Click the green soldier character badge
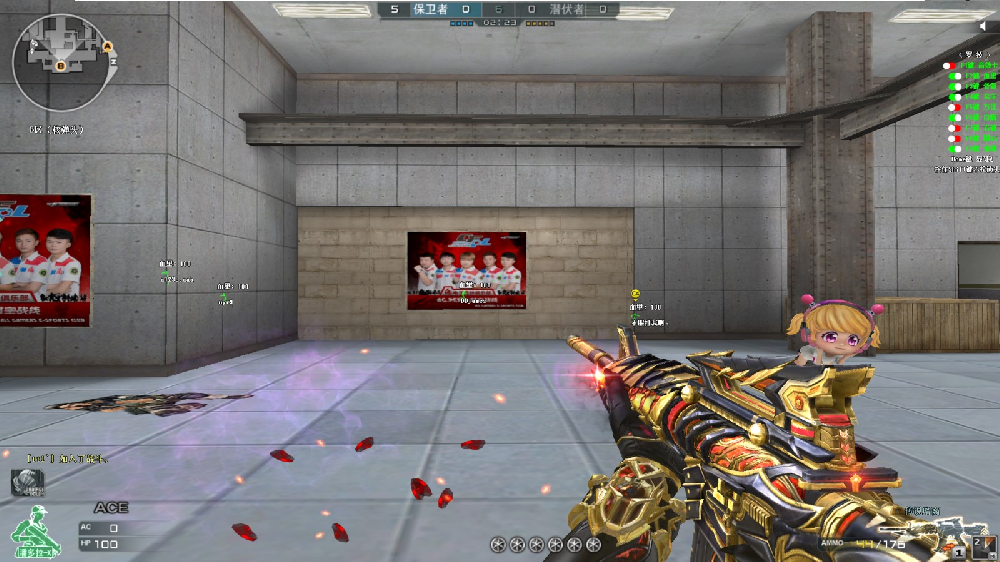1000x562 pixels. (37, 530)
